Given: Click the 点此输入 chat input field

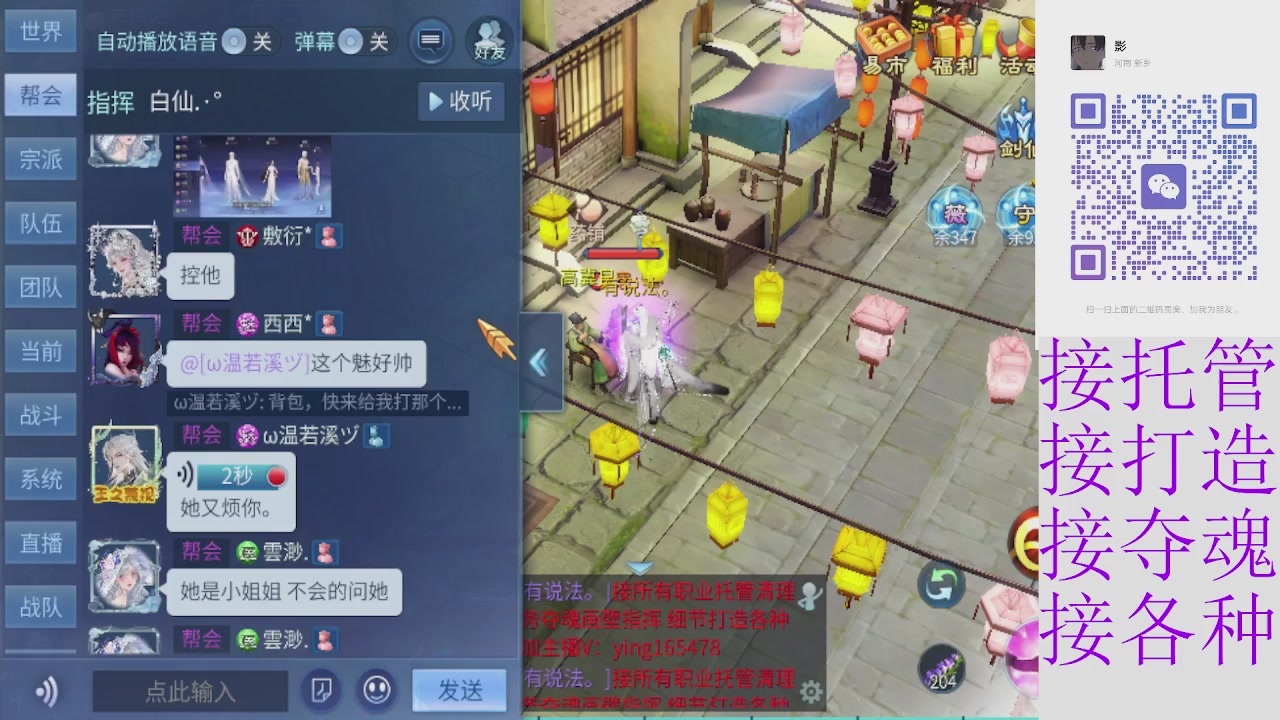Looking at the screenshot, I should pyautogui.click(x=190, y=690).
